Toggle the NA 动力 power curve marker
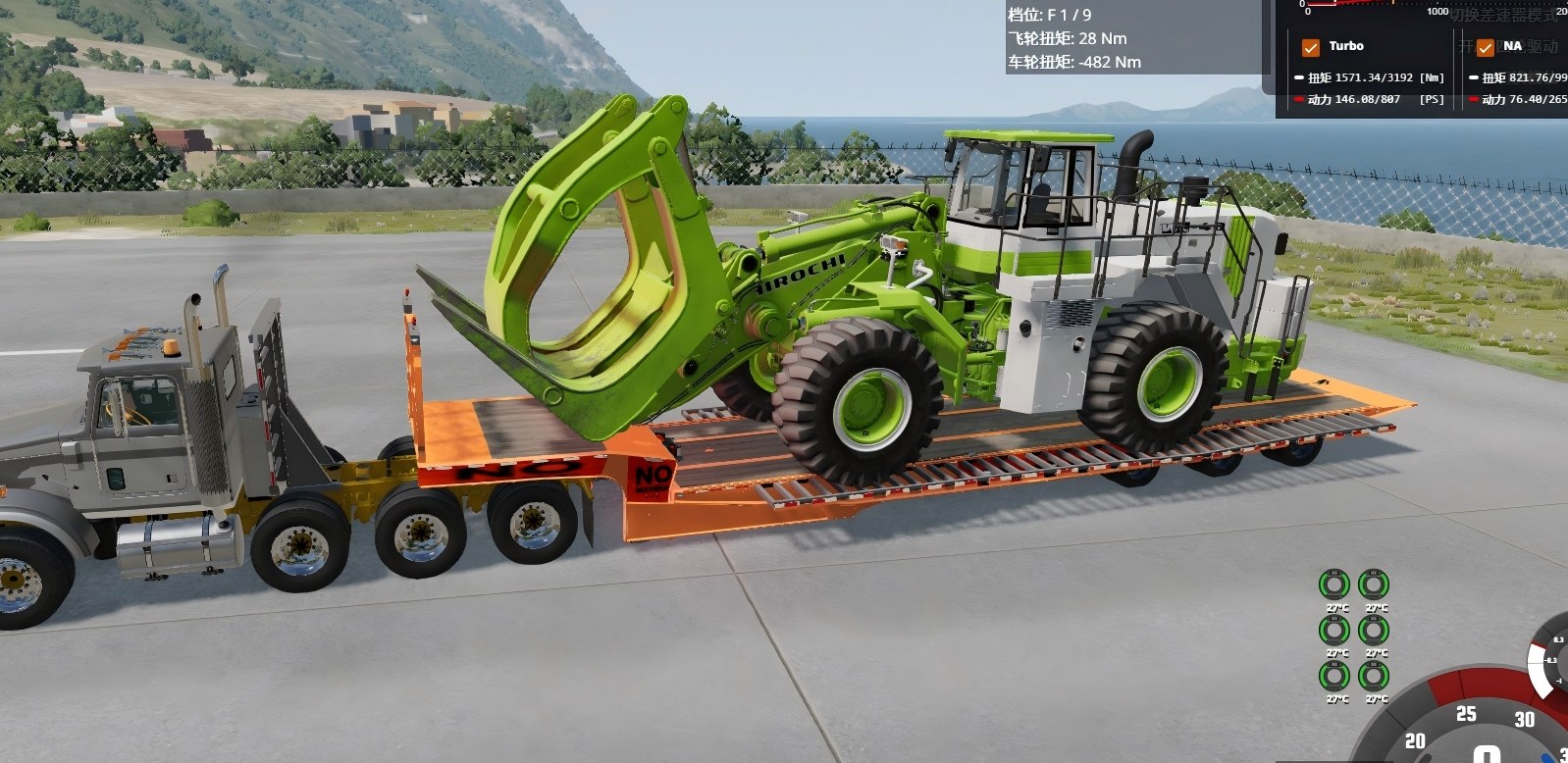Image resolution: width=1568 pixels, height=763 pixels. click(1475, 99)
